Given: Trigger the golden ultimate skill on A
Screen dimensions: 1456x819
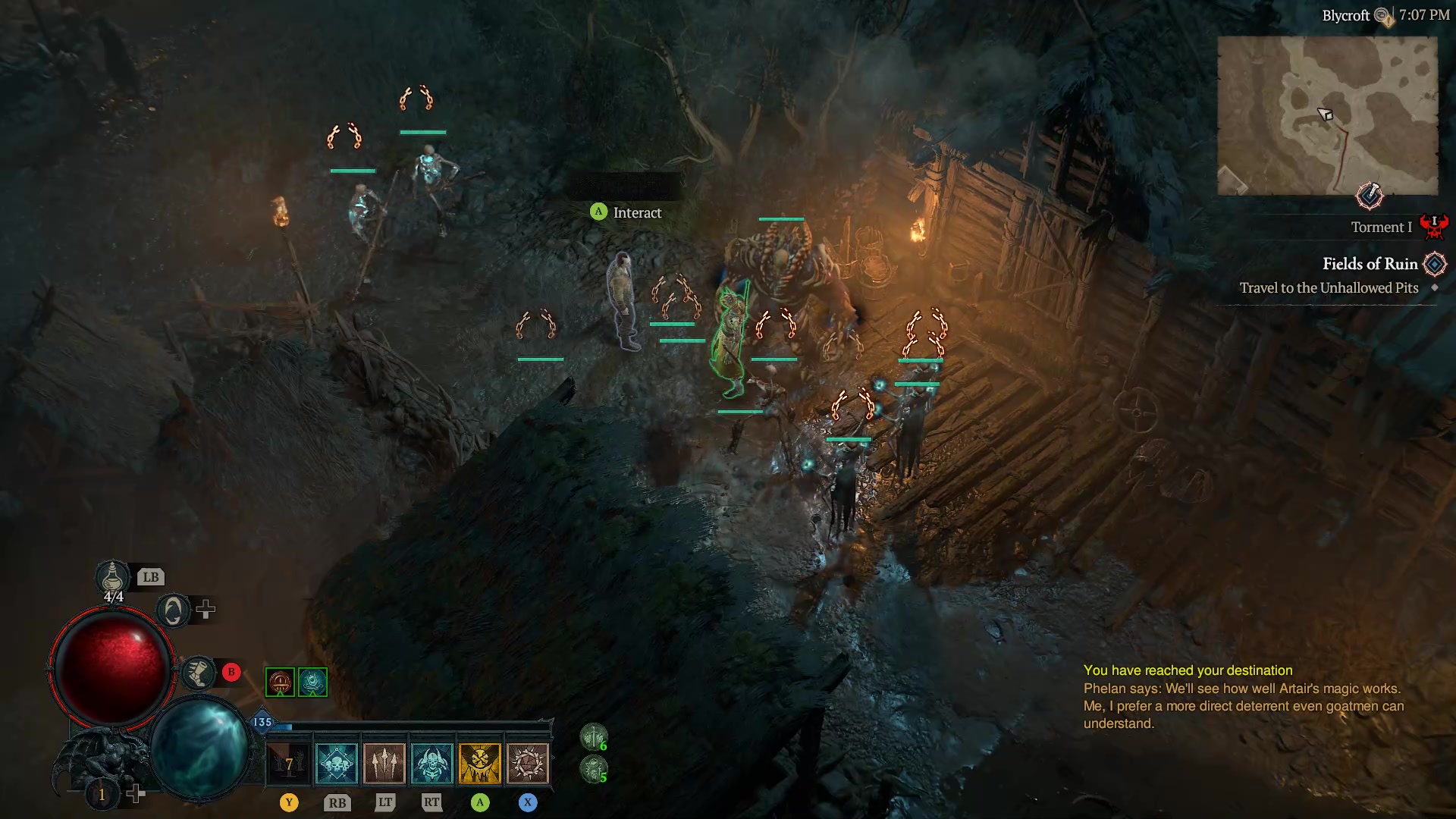Looking at the screenshot, I should [480, 762].
